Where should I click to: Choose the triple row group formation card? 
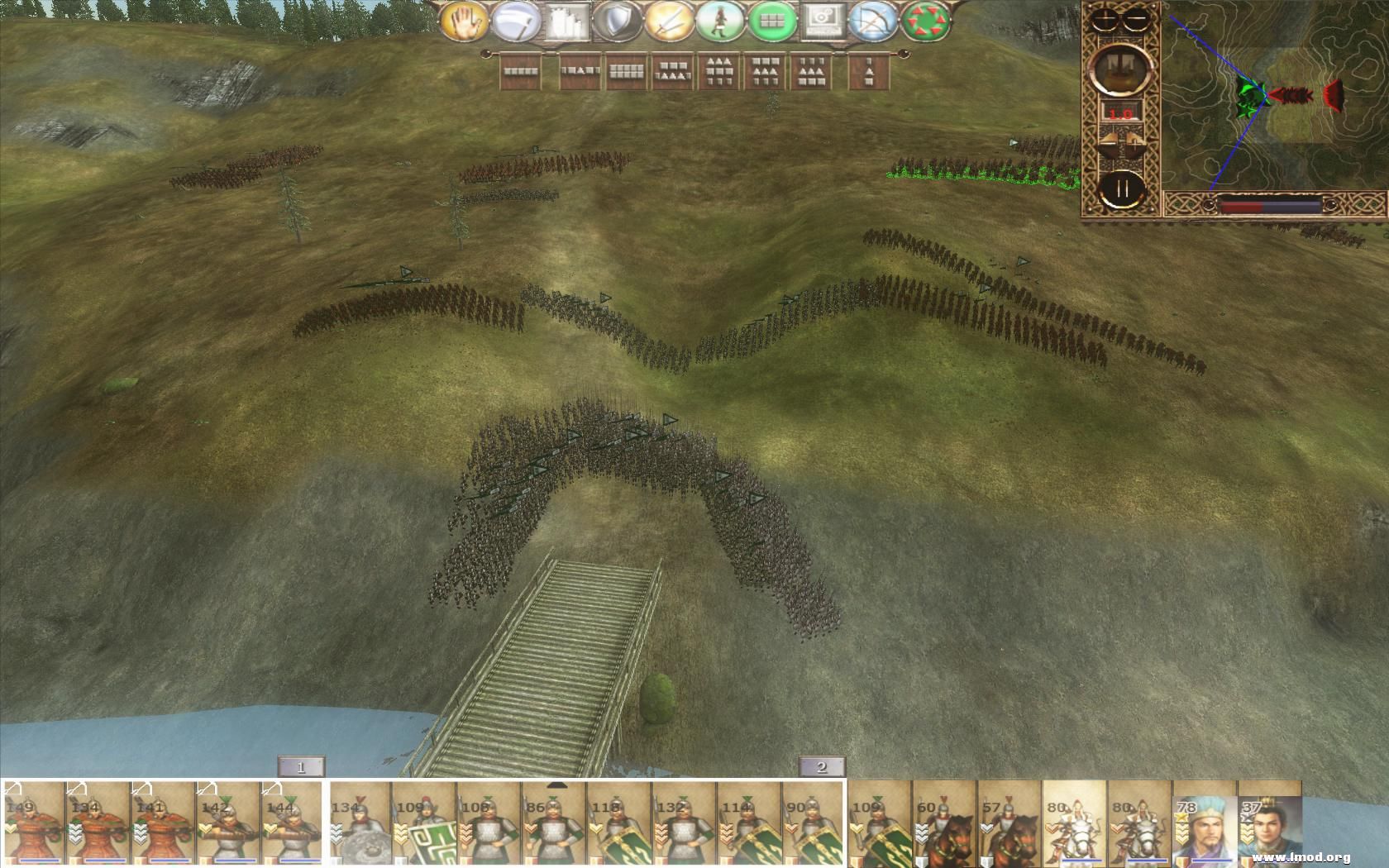point(718,73)
